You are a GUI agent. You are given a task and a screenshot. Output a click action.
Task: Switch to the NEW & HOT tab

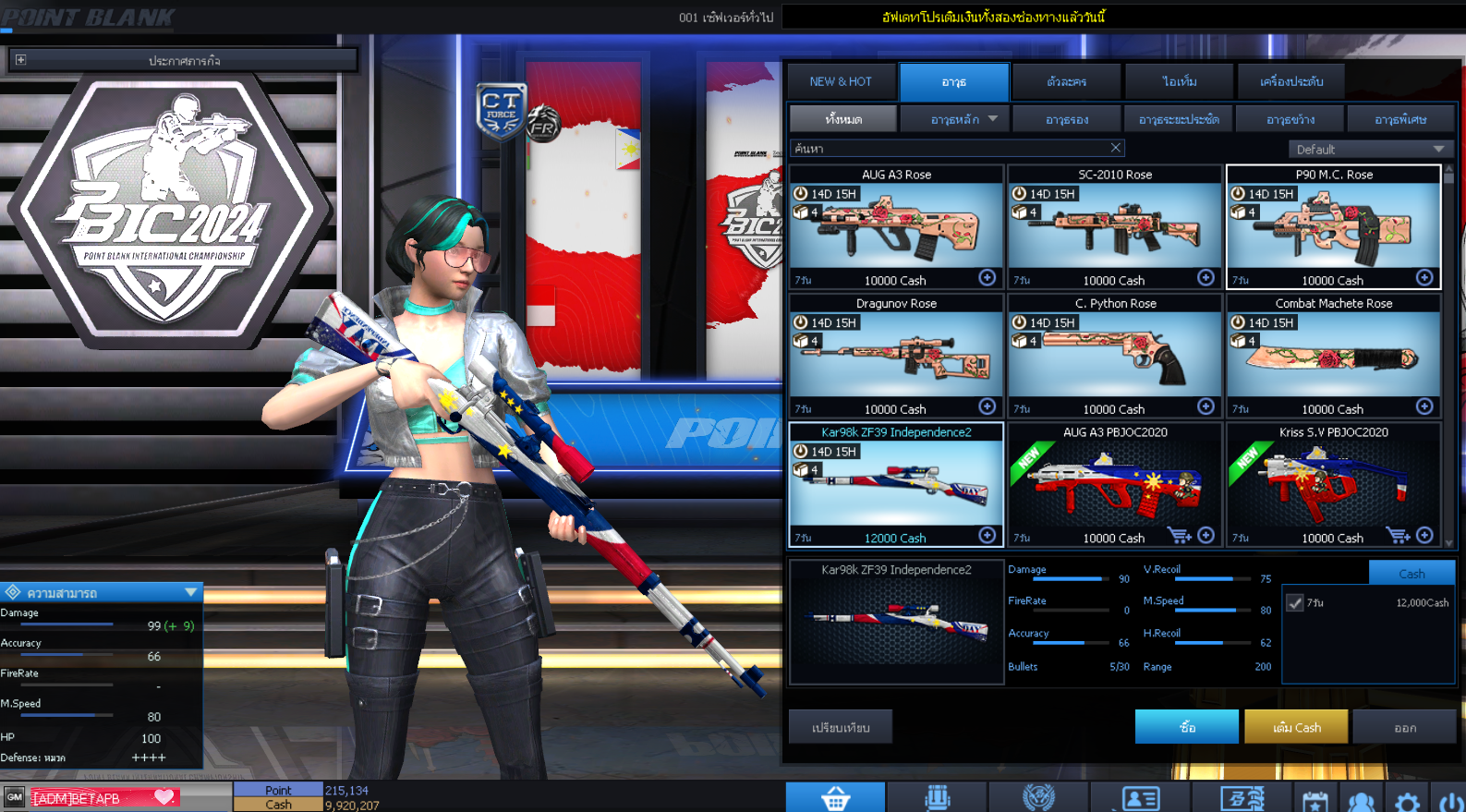[841, 81]
